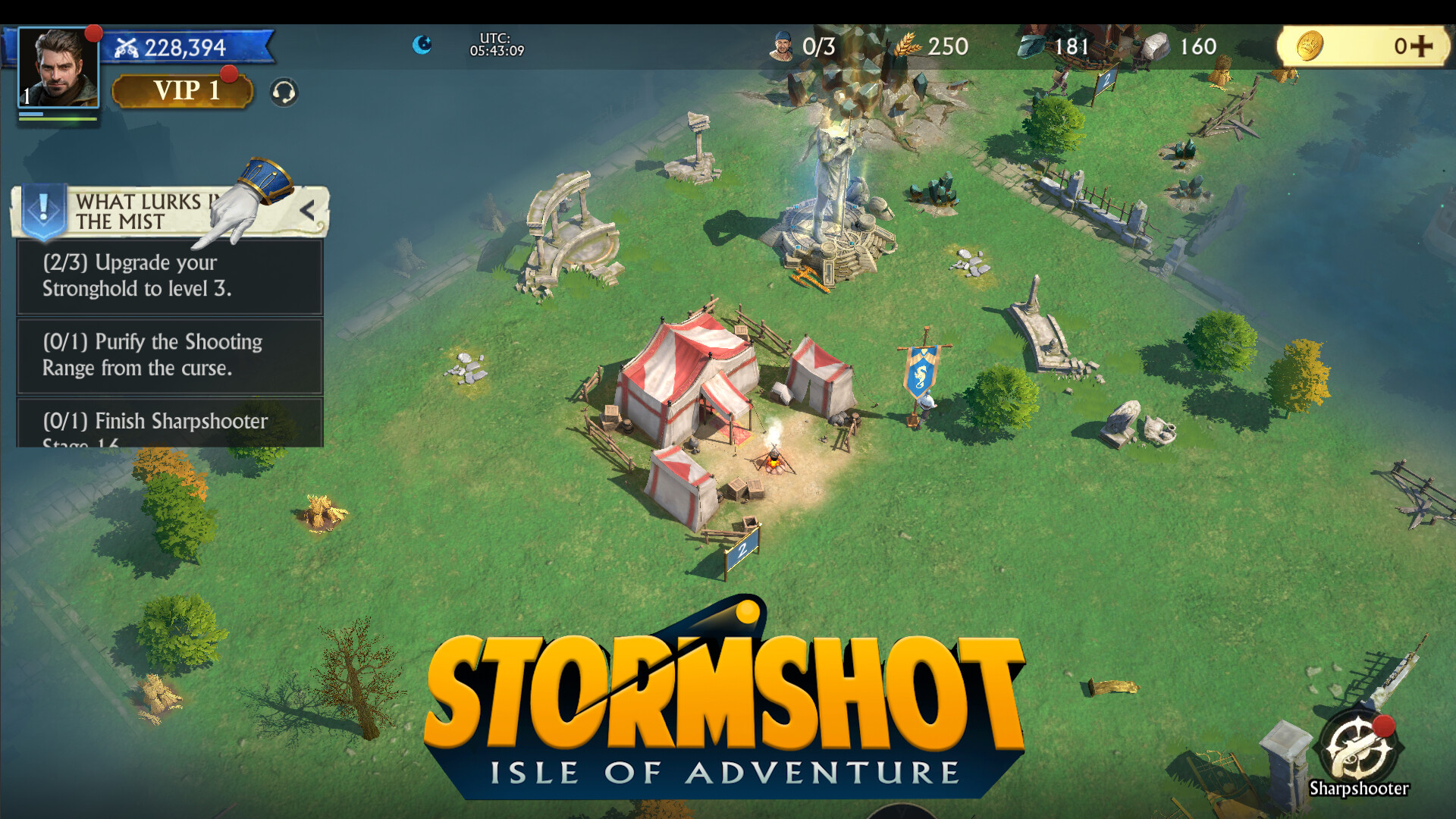Click the hero recruit icon showing 0/3
Screen dimensions: 1456x819
[783, 46]
